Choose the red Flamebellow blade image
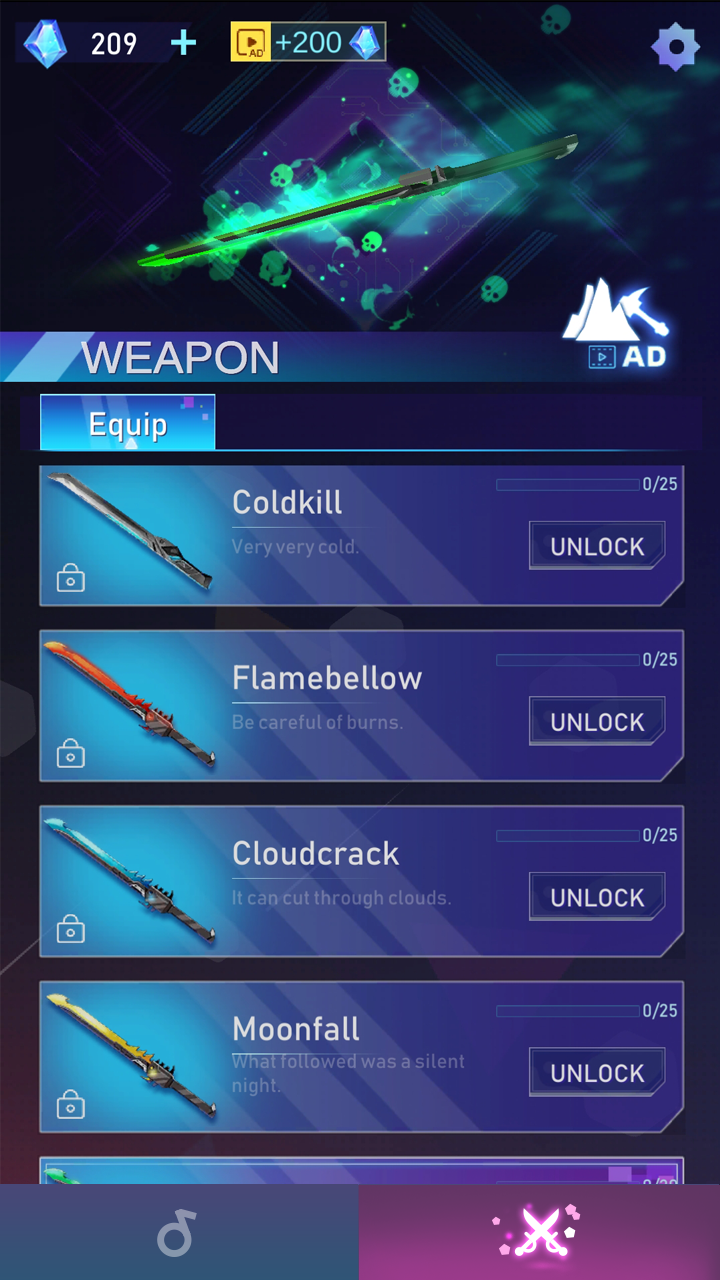Viewport: 720px width, 1280px height. (x=130, y=705)
